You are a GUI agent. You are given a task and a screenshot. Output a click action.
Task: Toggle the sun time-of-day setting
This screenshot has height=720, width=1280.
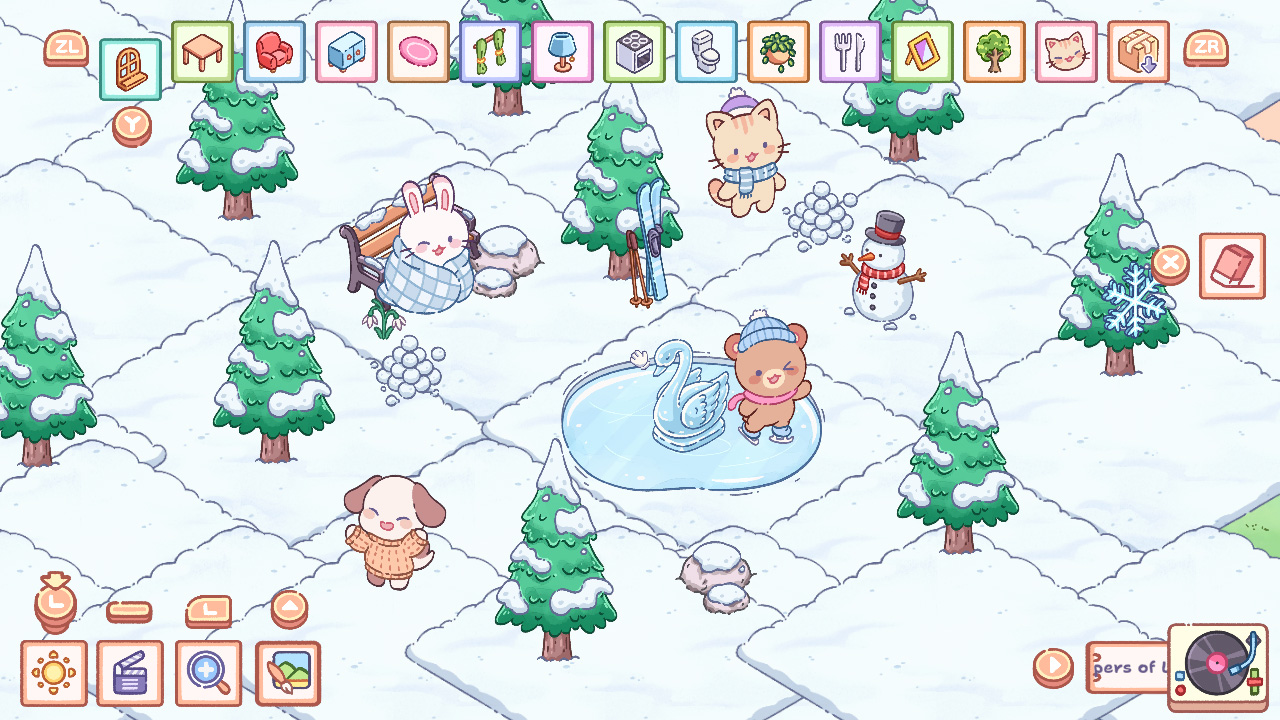54,672
